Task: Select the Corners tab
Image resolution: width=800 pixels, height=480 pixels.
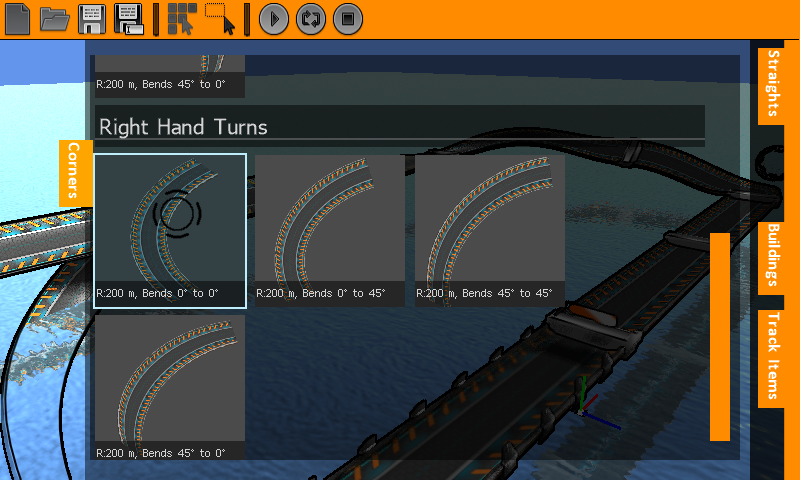Action: pyautogui.click(x=74, y=173)
